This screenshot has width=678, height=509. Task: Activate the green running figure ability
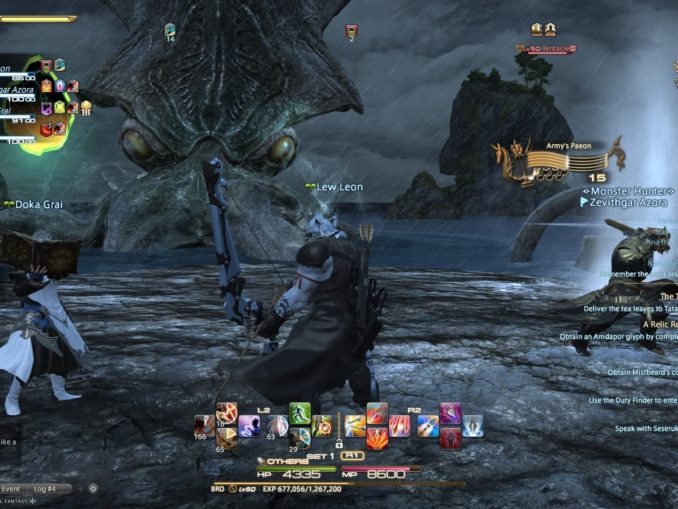tap(300, 413)
